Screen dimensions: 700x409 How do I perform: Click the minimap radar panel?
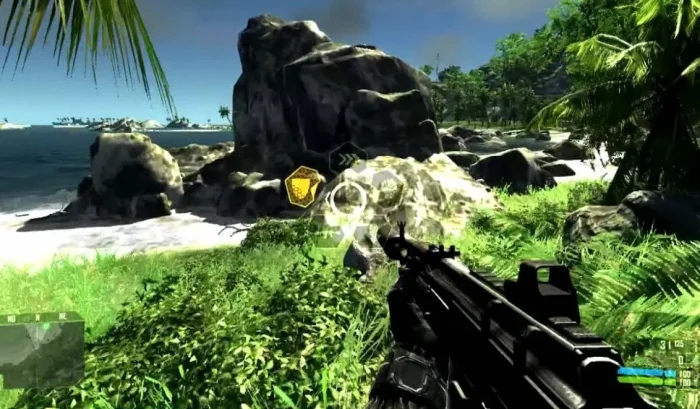pyautogui.click(x=41, y=349)
